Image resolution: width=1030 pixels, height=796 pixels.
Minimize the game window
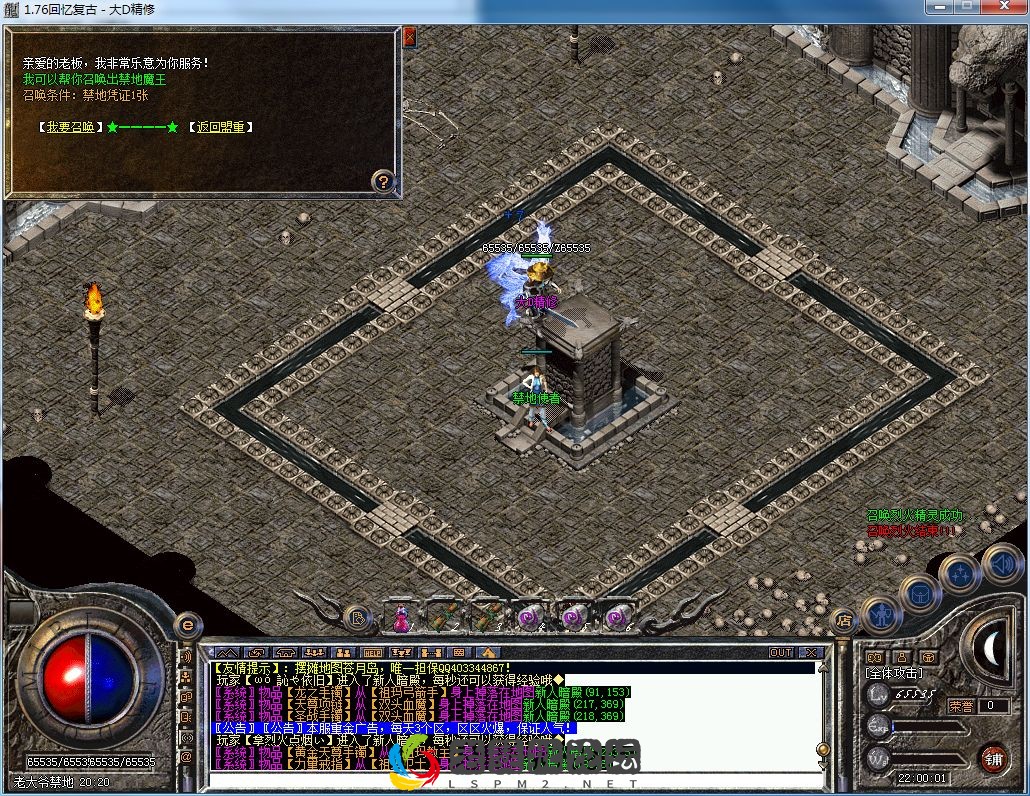tap(937, 7)
